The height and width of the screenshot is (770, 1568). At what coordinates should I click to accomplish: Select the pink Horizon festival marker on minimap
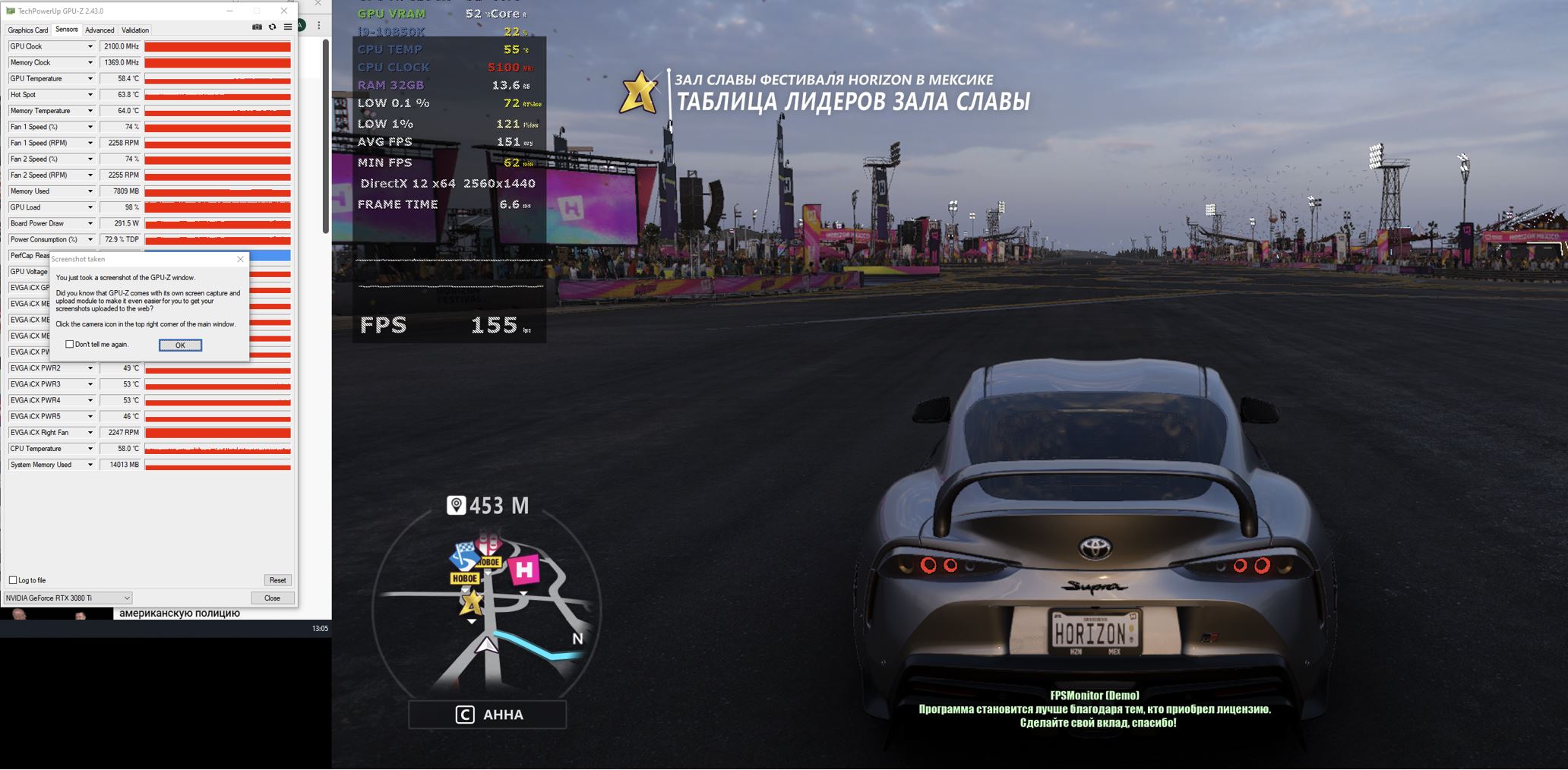click(523, 569)
